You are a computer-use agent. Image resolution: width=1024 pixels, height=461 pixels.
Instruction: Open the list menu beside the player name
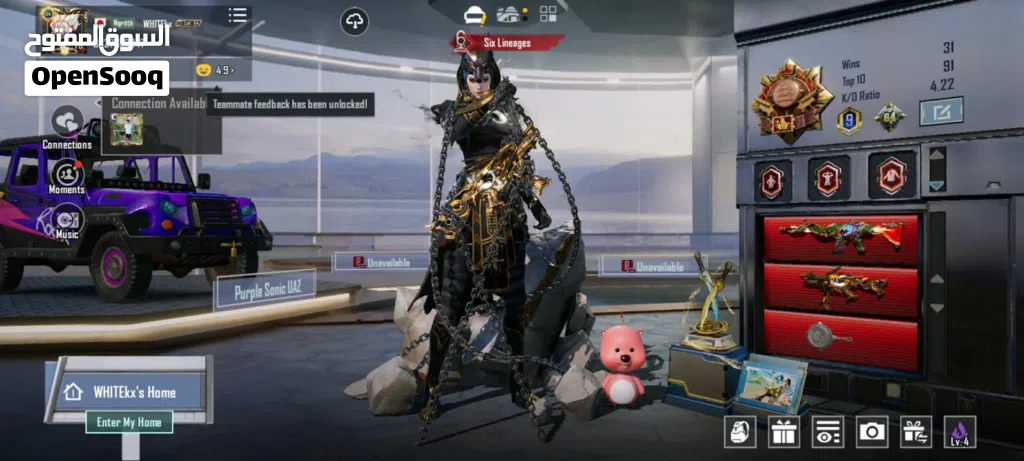[237, 15]
